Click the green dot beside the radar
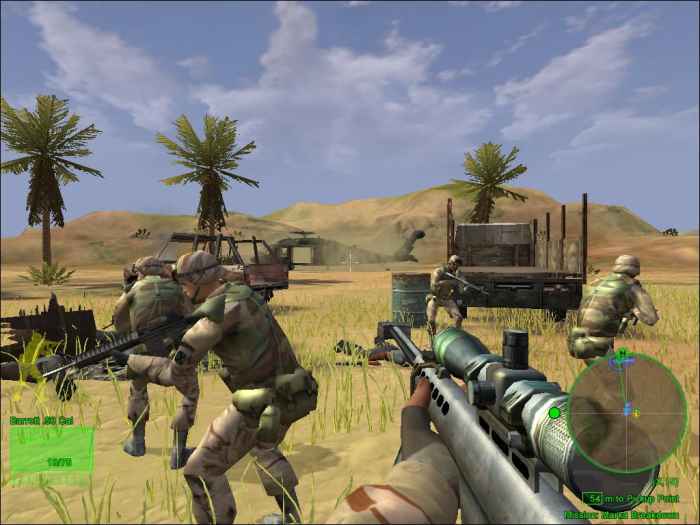The image size is (700, 525). [x=554, y=412]
